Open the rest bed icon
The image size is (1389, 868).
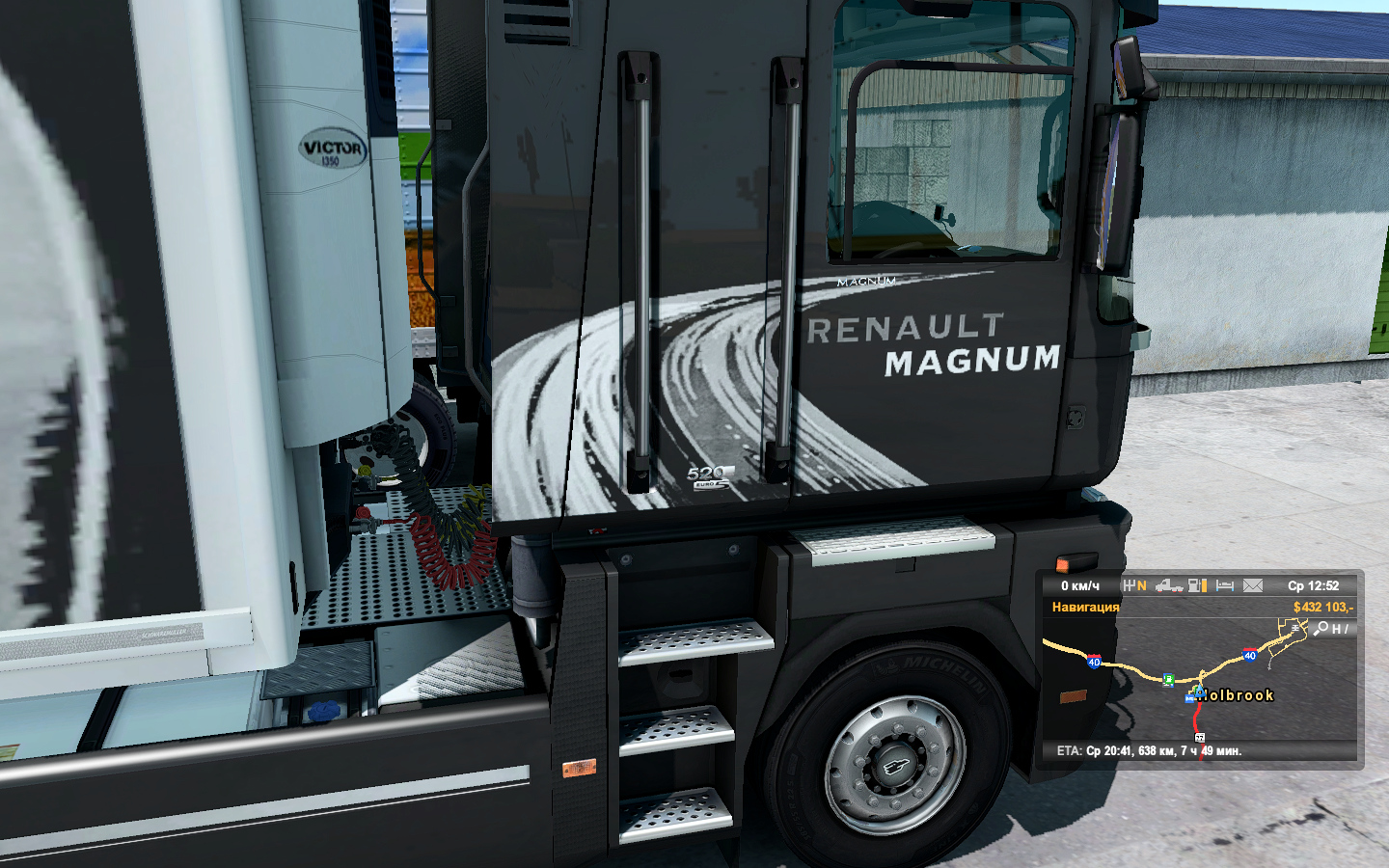(1225, 585)
